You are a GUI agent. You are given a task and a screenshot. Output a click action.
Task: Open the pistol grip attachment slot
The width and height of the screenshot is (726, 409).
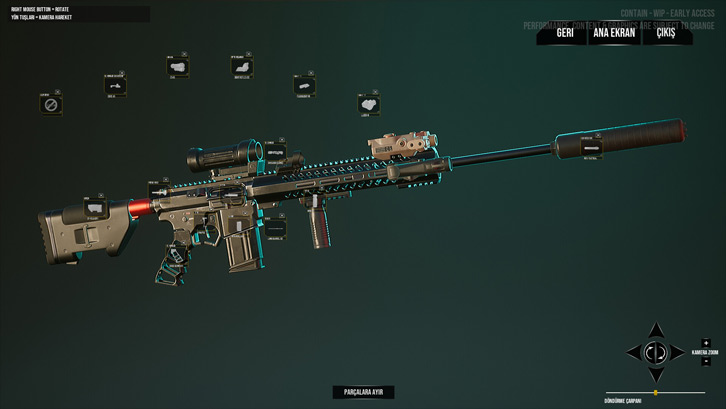(175, 255)
